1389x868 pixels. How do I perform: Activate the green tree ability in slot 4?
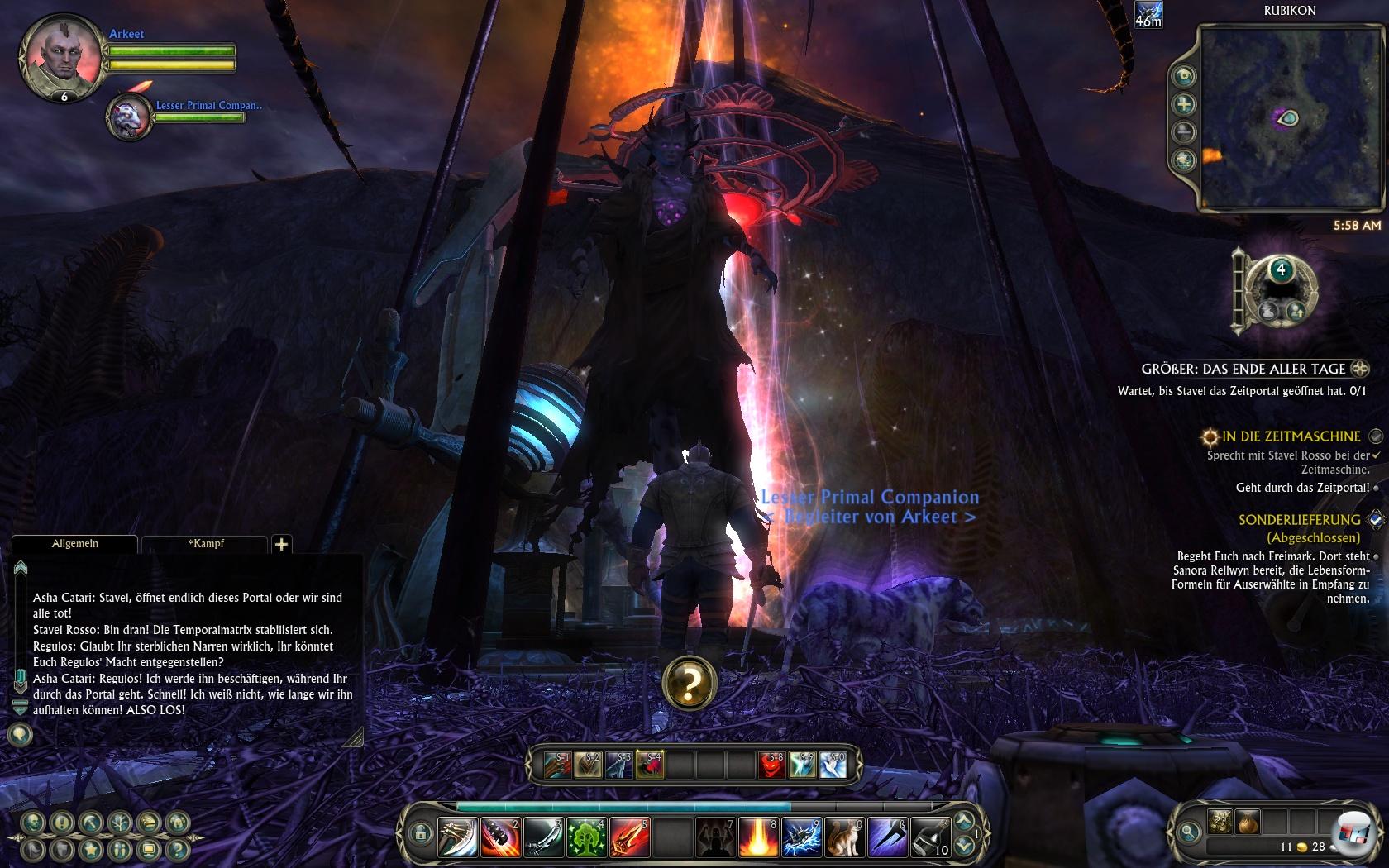587,838
